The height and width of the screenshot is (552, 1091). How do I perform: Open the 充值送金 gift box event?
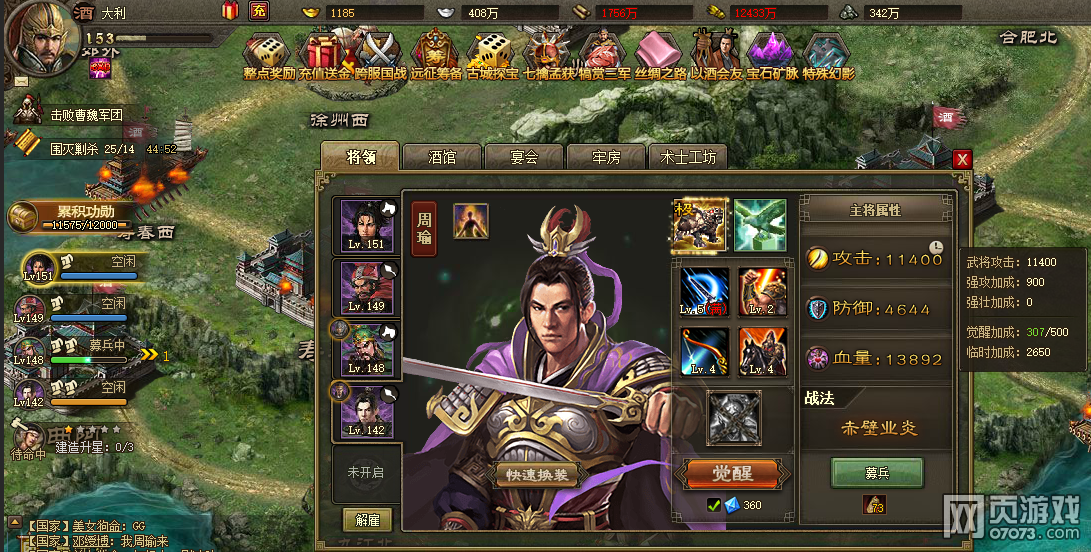point(323,52)
